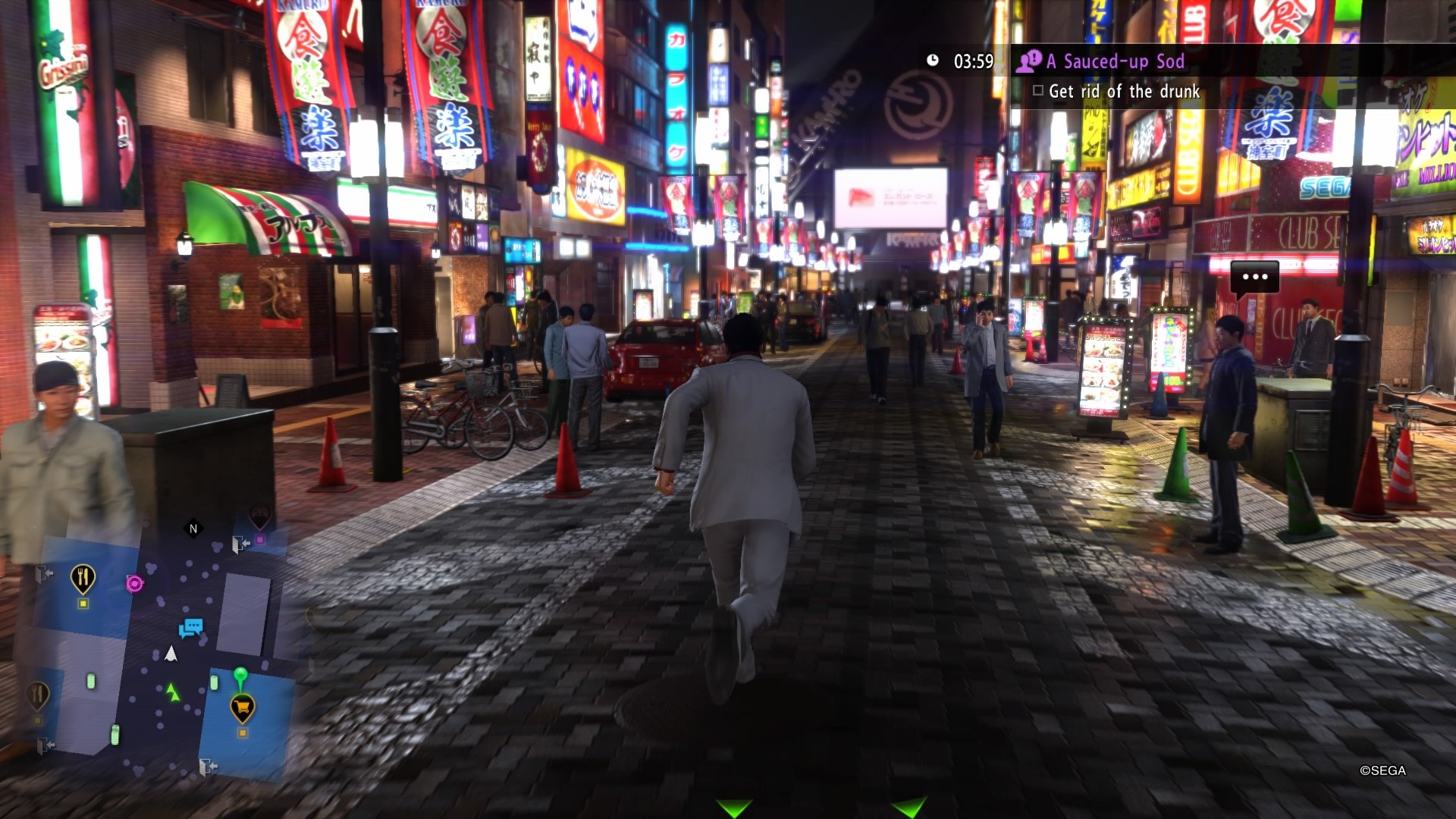This screenshot has width=1456, height=819.
Task: Click the green objective arrow on the minimap
Action: [172, 692]
